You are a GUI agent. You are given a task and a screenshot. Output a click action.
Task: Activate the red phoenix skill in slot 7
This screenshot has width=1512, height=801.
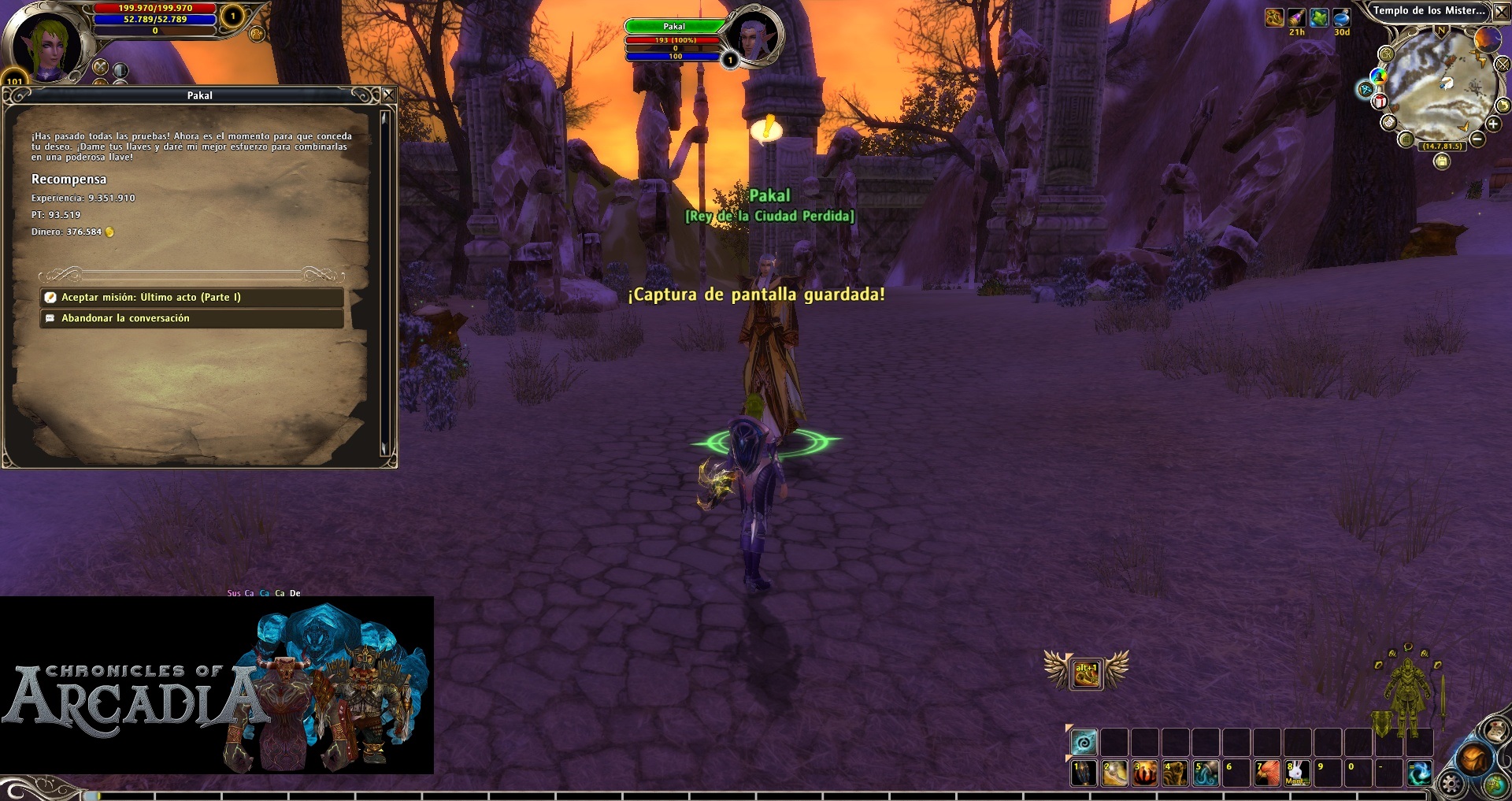coord(1266,773)
